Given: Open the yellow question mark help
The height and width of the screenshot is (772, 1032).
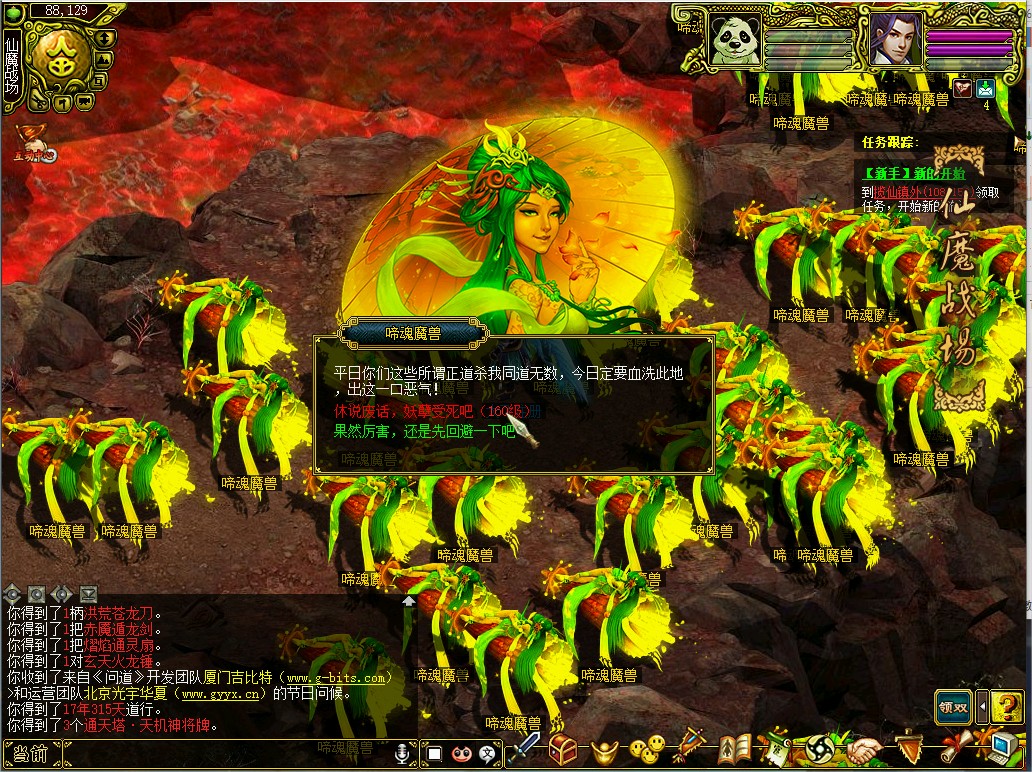Looking at the screenshot, I should coord(1006,706).
